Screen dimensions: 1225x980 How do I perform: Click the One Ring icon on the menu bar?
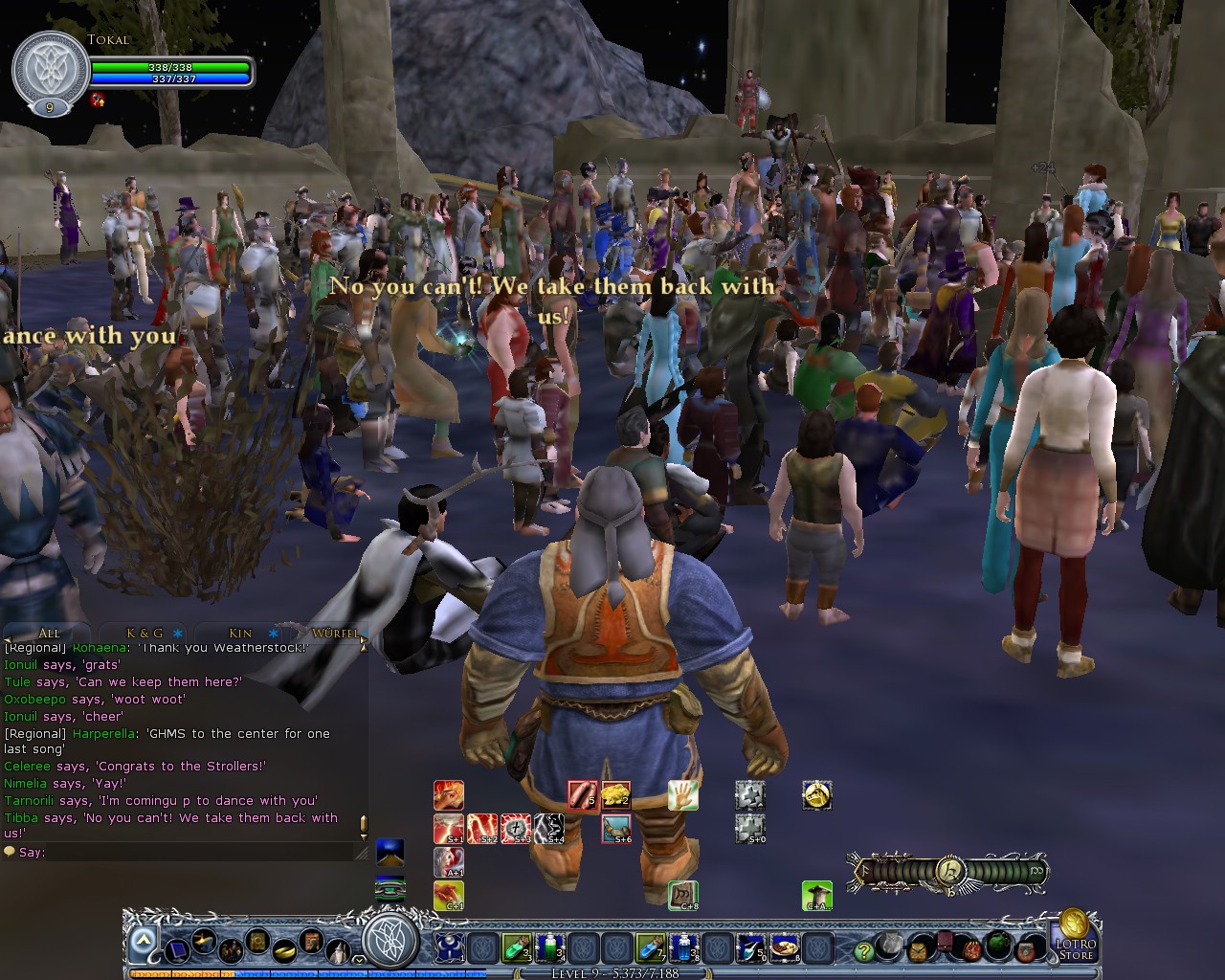[x=284, y=951]
